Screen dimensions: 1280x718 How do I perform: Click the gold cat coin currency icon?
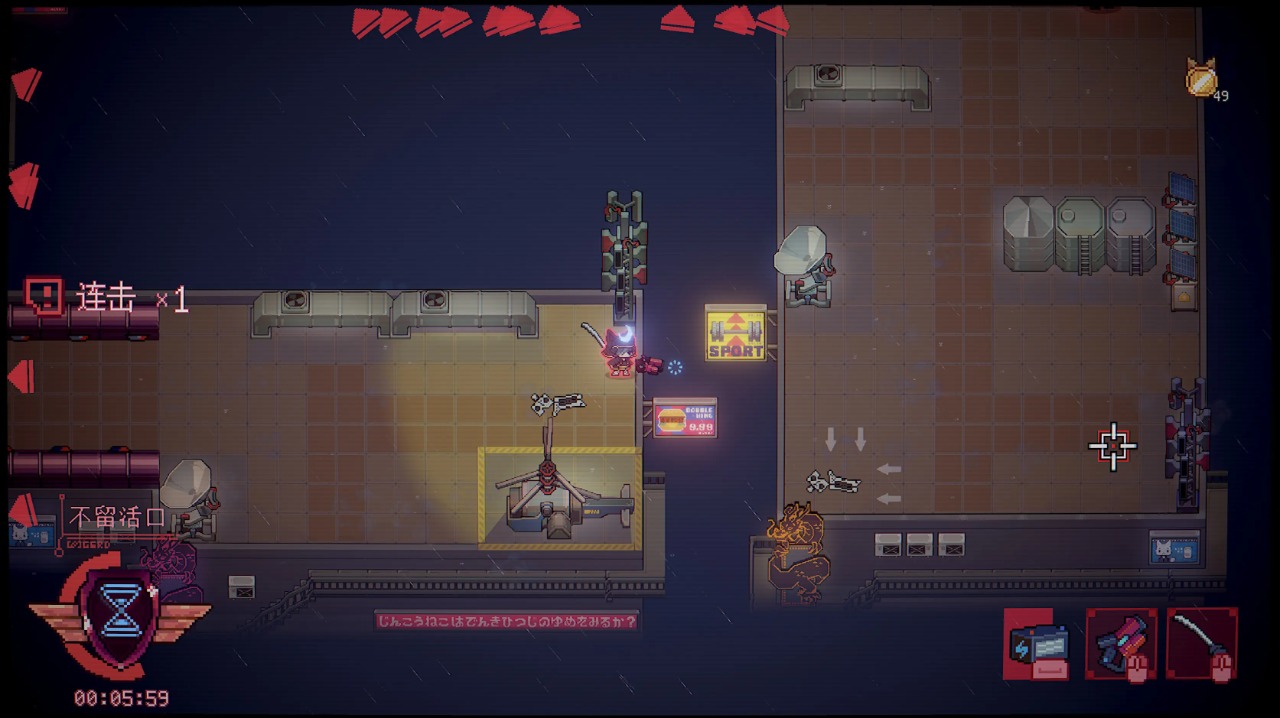pyautogui.click(x=1201, y=79)
